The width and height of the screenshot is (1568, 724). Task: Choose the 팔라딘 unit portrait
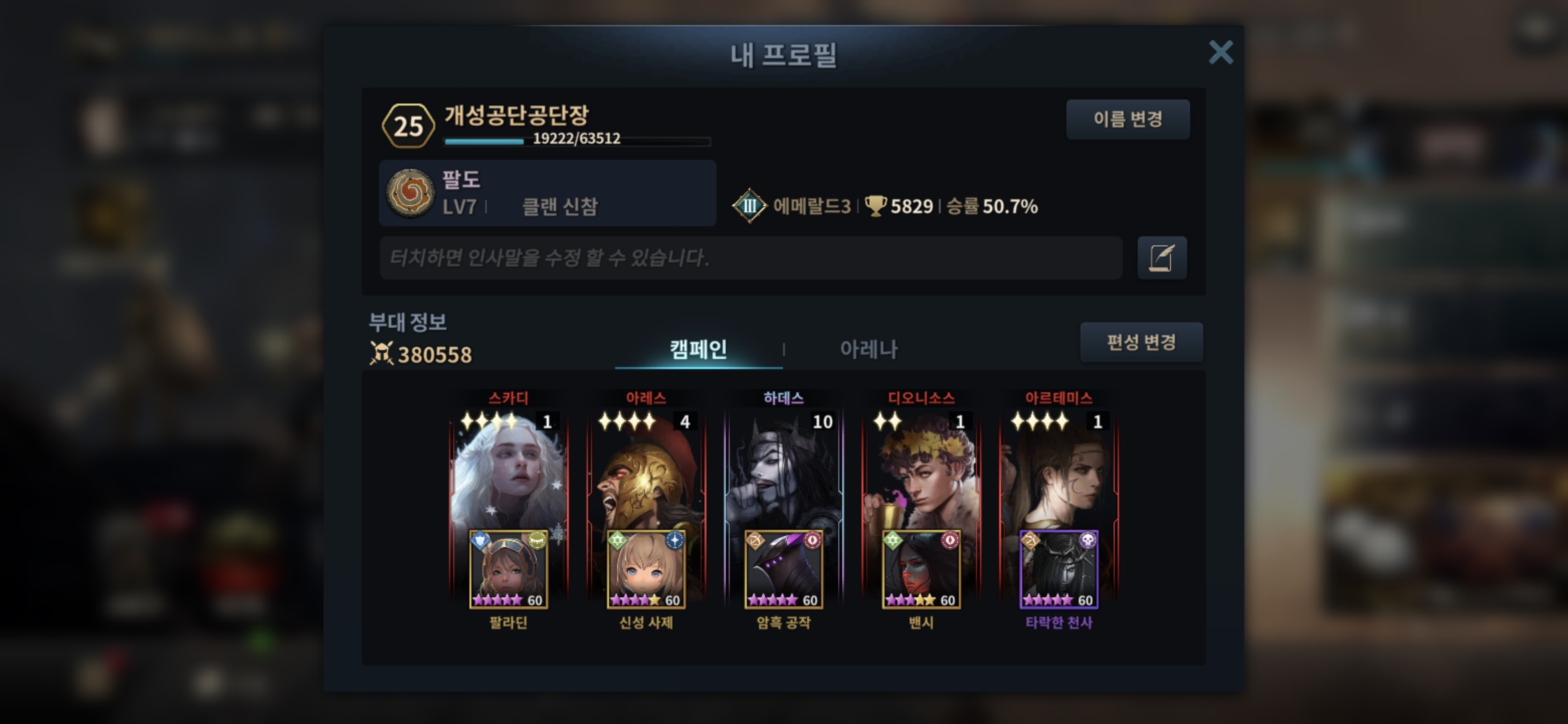pos(509,570)
